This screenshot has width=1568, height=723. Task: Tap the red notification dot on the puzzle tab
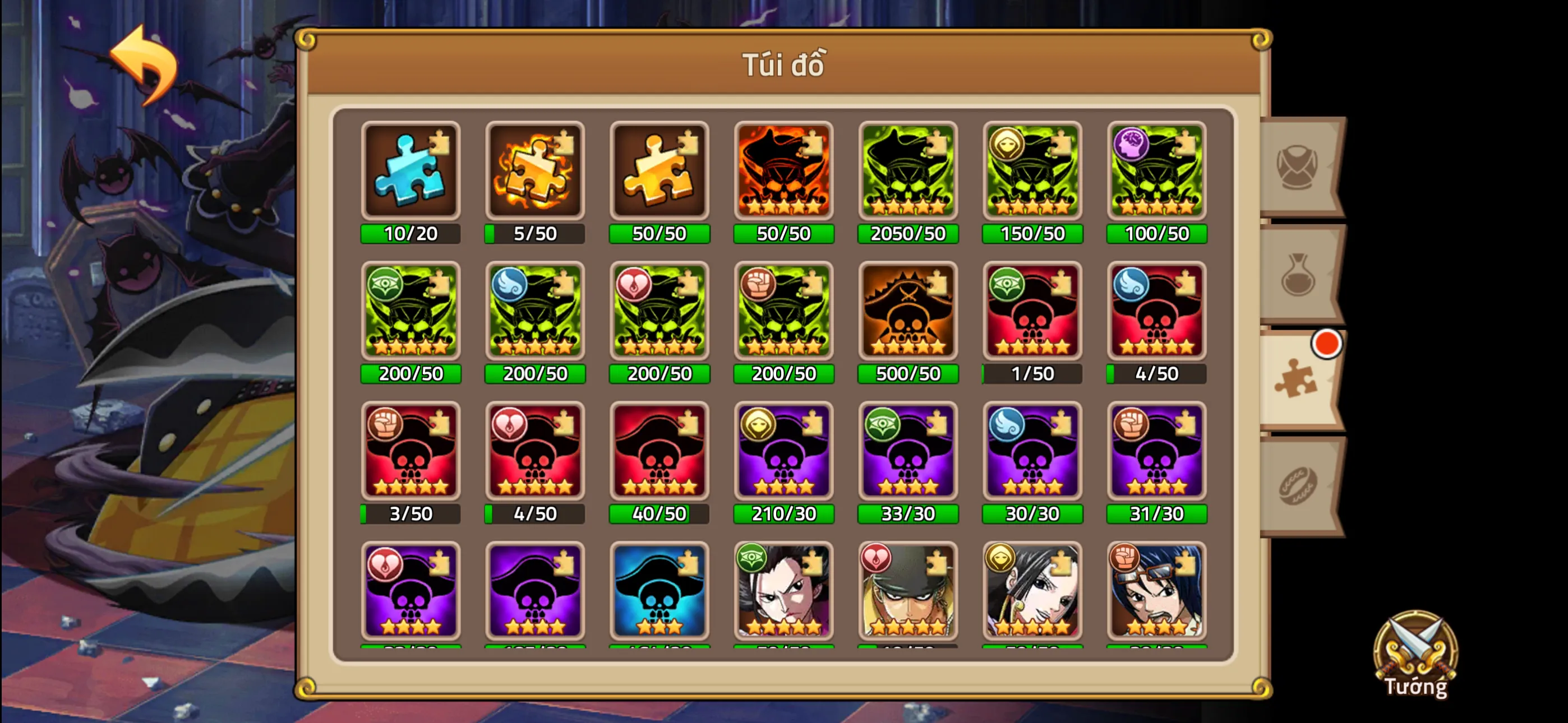click(1327, 344)
